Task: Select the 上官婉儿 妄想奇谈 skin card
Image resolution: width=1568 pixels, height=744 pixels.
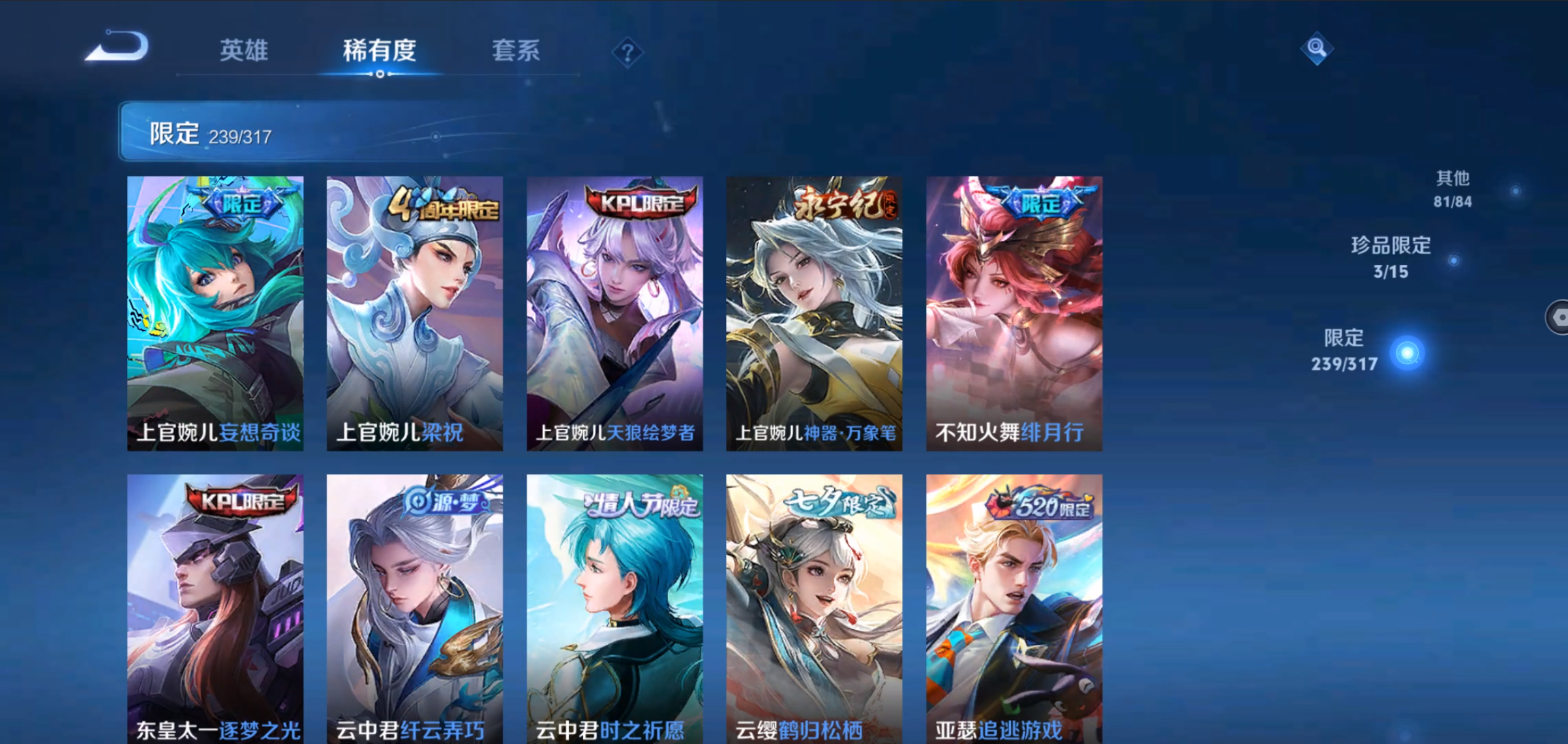Action: pos(215,313)
